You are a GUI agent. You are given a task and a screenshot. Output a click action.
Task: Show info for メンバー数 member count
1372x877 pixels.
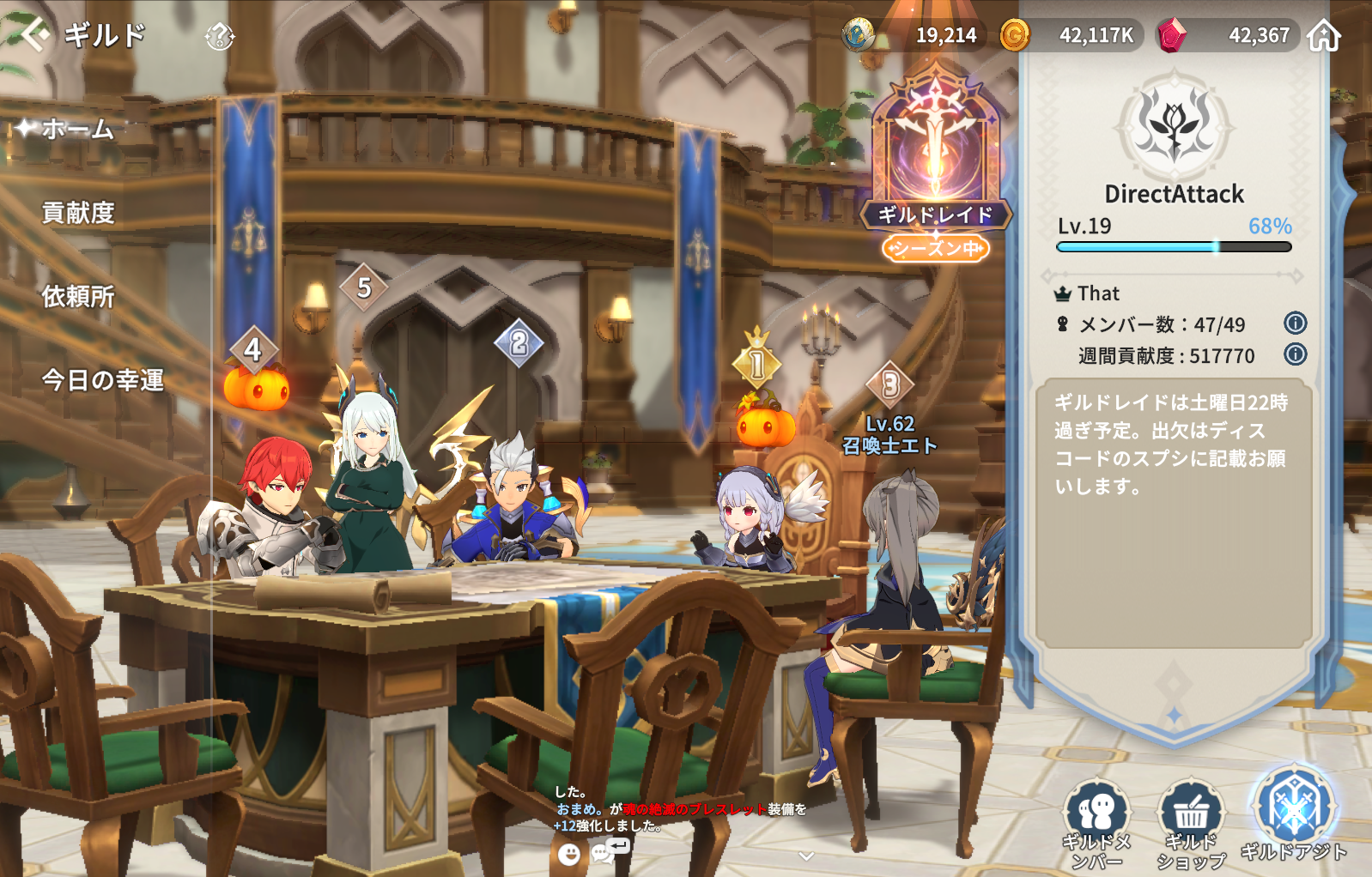click(1295, 324)
